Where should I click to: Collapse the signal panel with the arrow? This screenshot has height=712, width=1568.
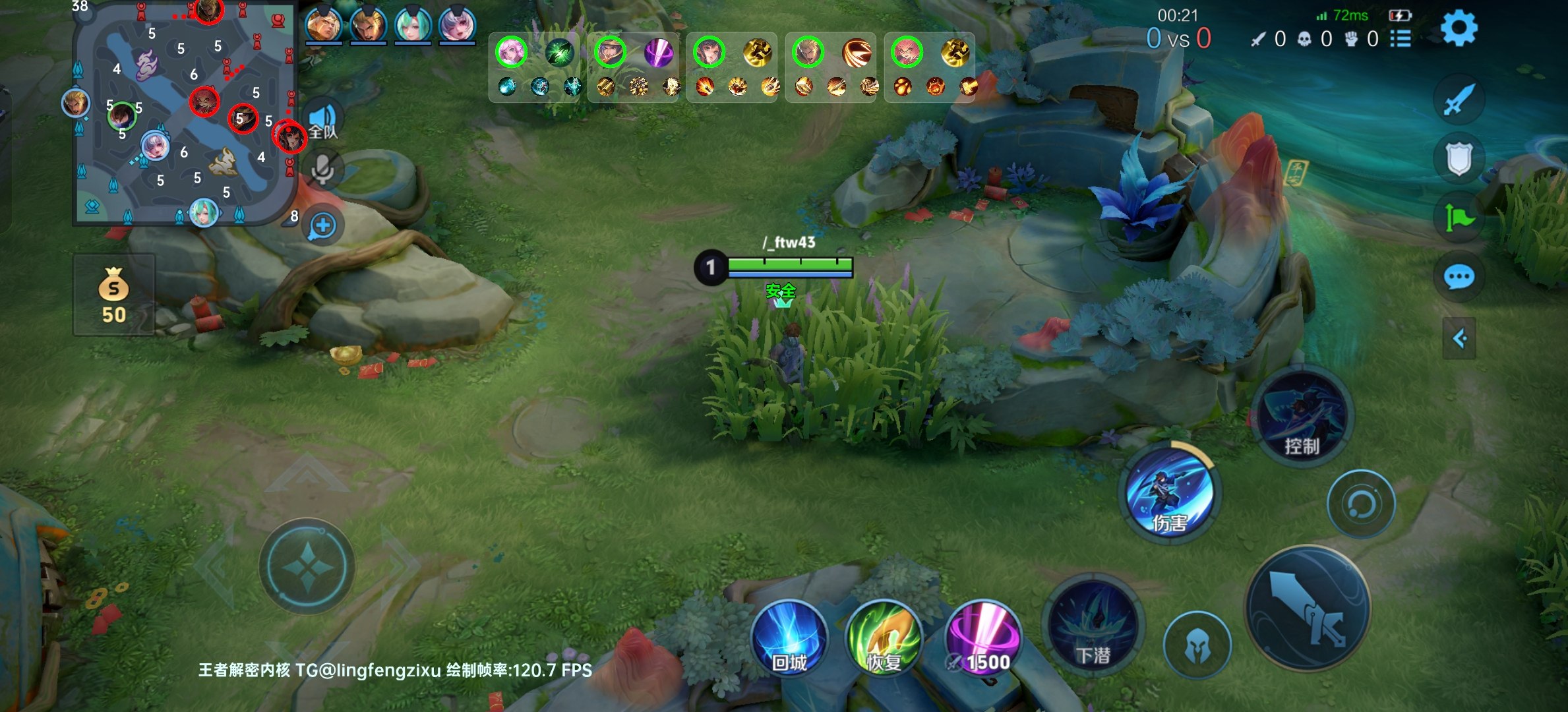tap(1459, 339)
